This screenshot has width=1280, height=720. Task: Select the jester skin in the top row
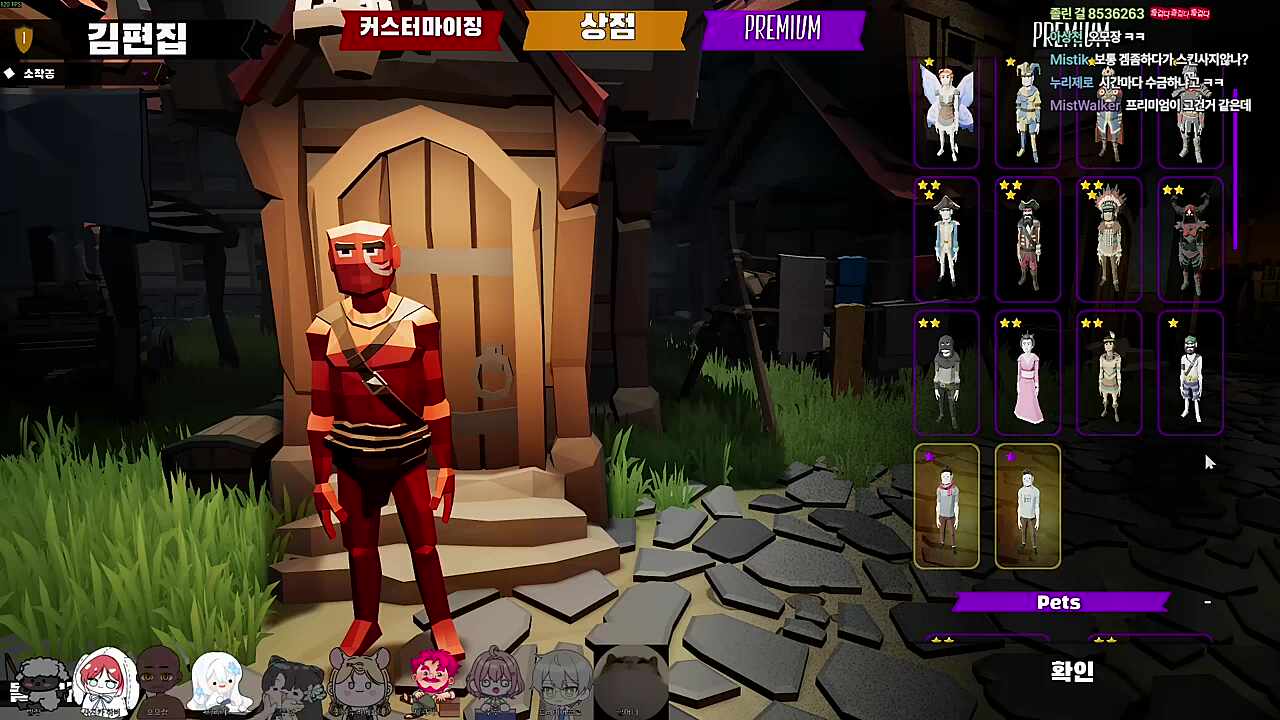(x=1028, y=110)
